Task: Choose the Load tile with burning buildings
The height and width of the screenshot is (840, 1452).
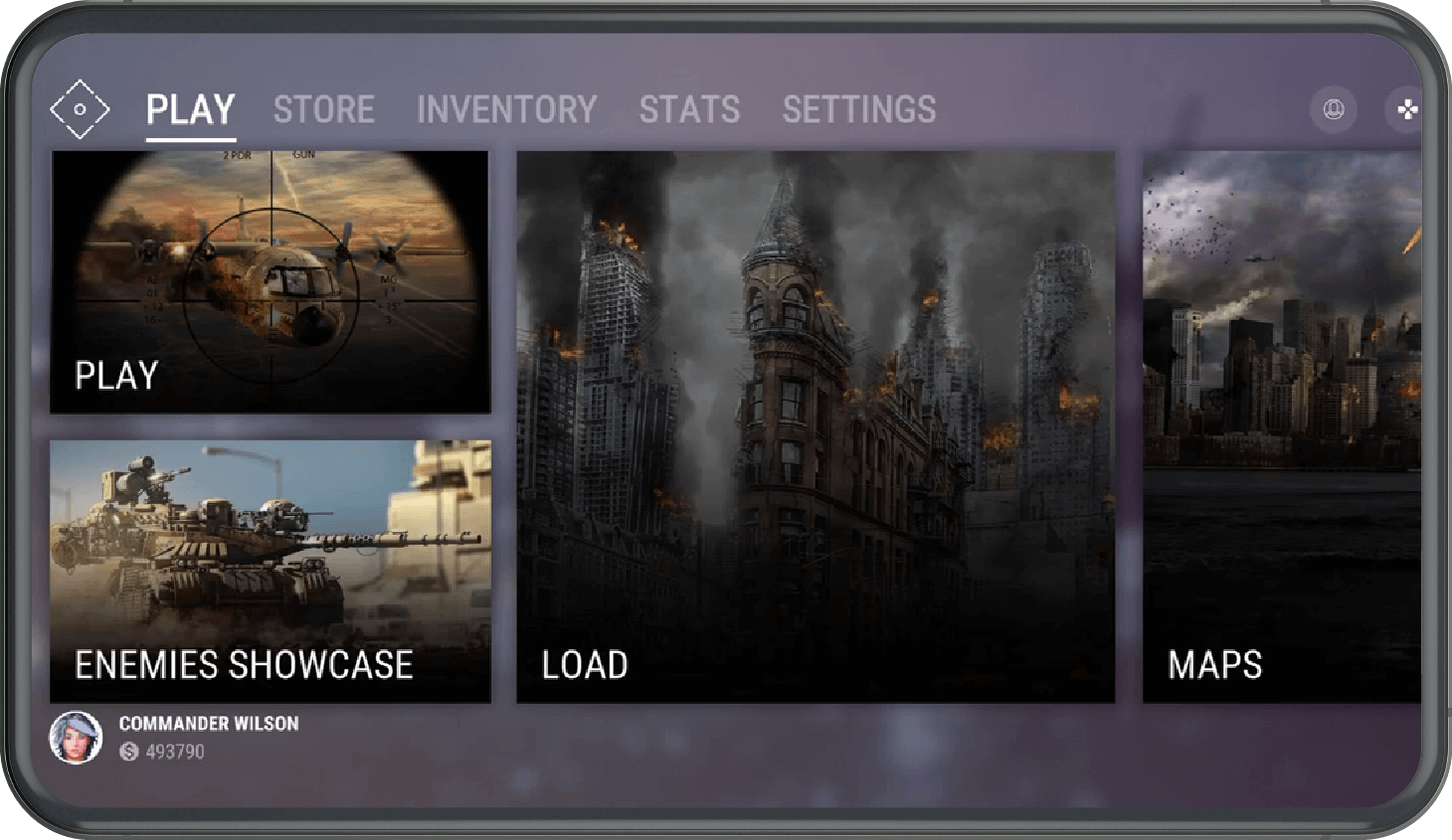Action: coord(816,426)
